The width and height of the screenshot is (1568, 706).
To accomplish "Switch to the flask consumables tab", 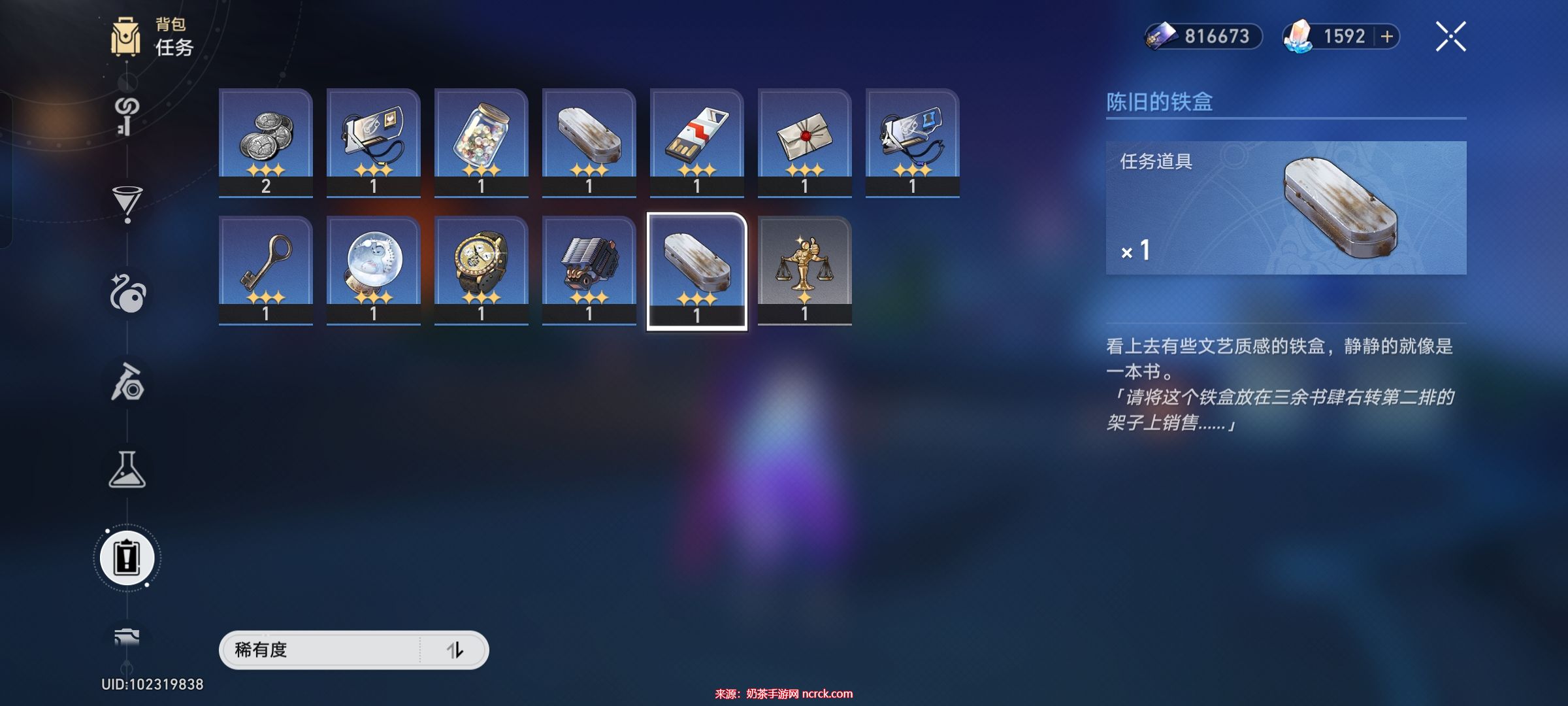I will (127, 469).
